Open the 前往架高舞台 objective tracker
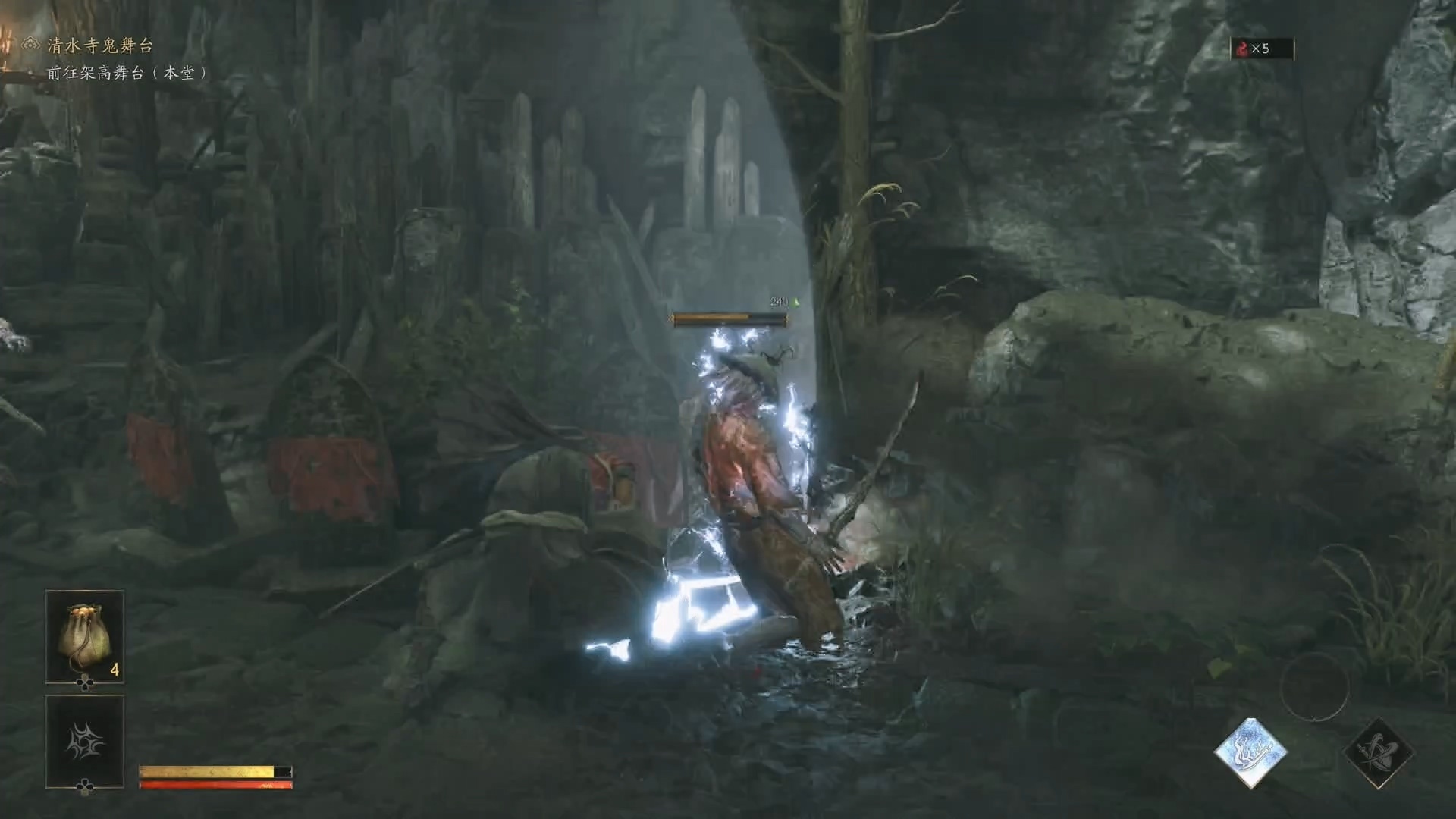The width and height of the screenshot is (1456, 819). [x=127, y=73]
